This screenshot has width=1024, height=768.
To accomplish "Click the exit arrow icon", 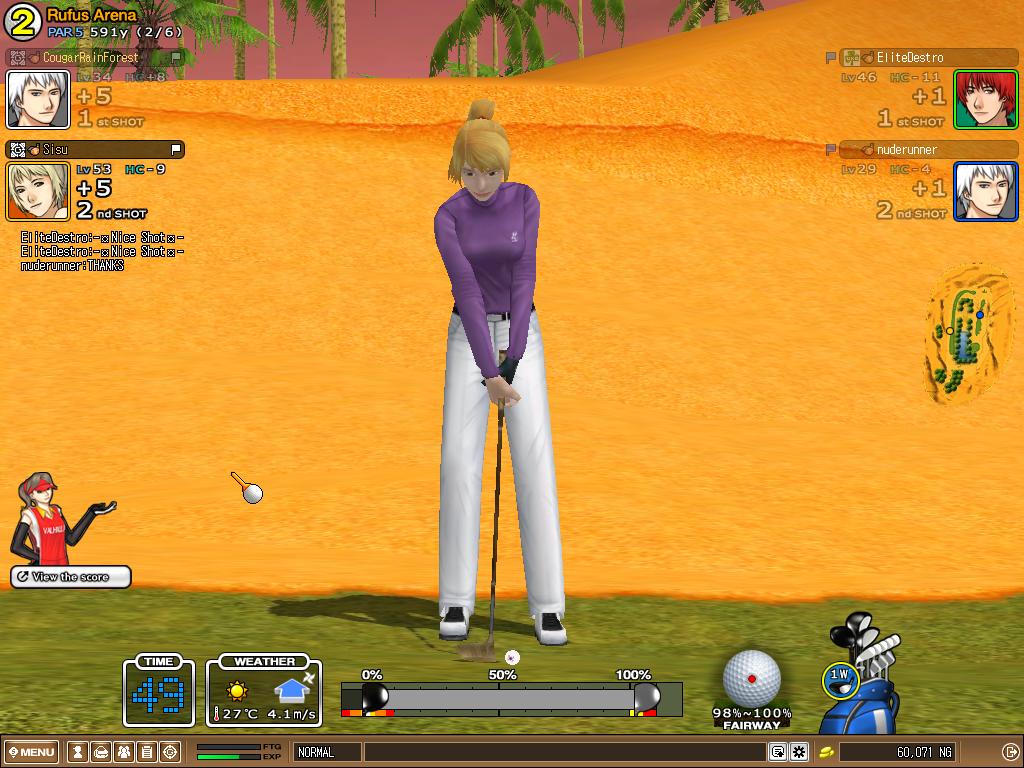I will click(1010, 752).
